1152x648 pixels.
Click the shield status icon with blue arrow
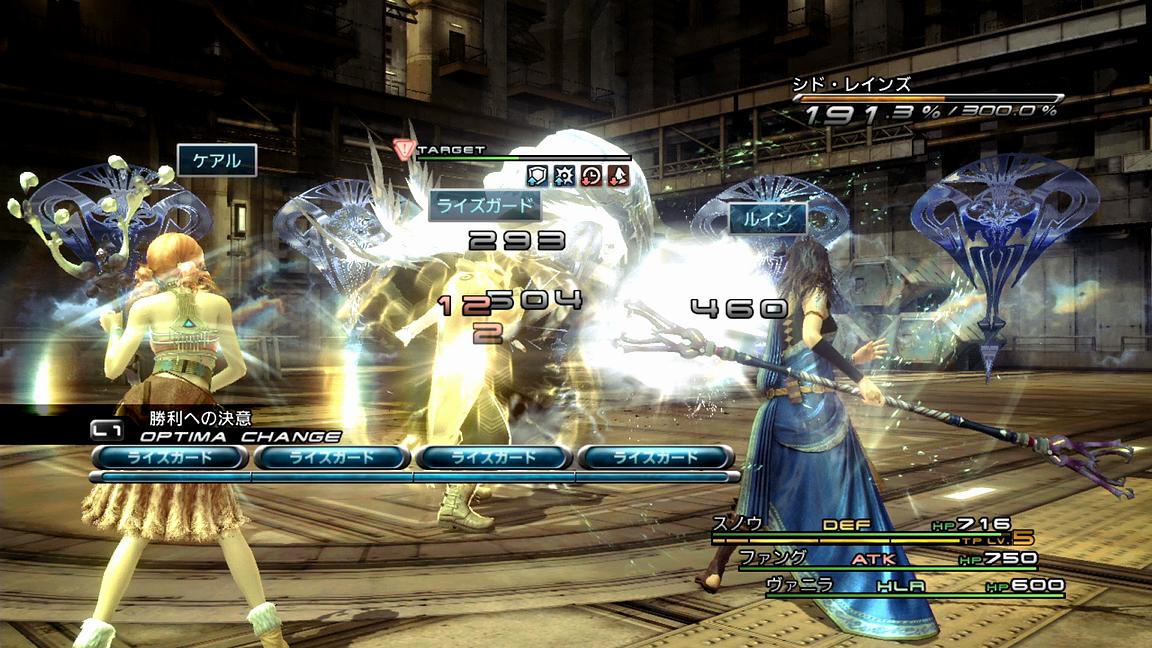[537, 175]
